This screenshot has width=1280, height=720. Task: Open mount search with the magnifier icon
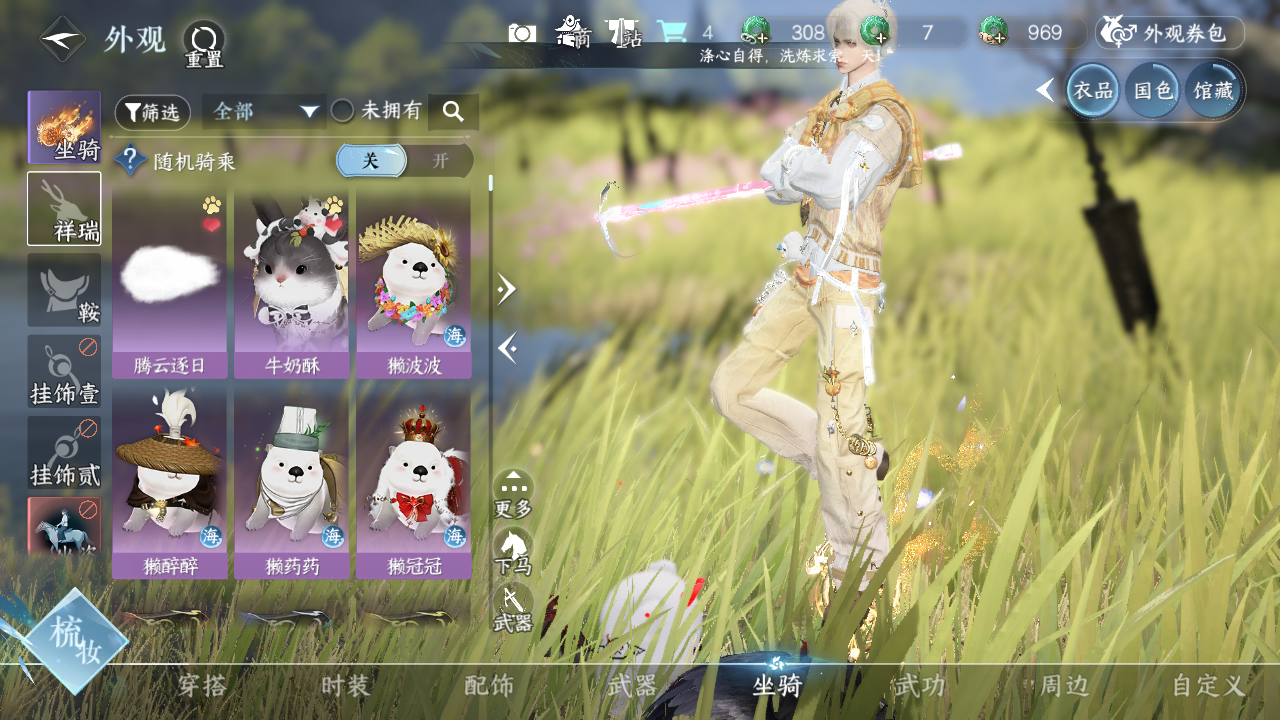click(x=453, y=112)
